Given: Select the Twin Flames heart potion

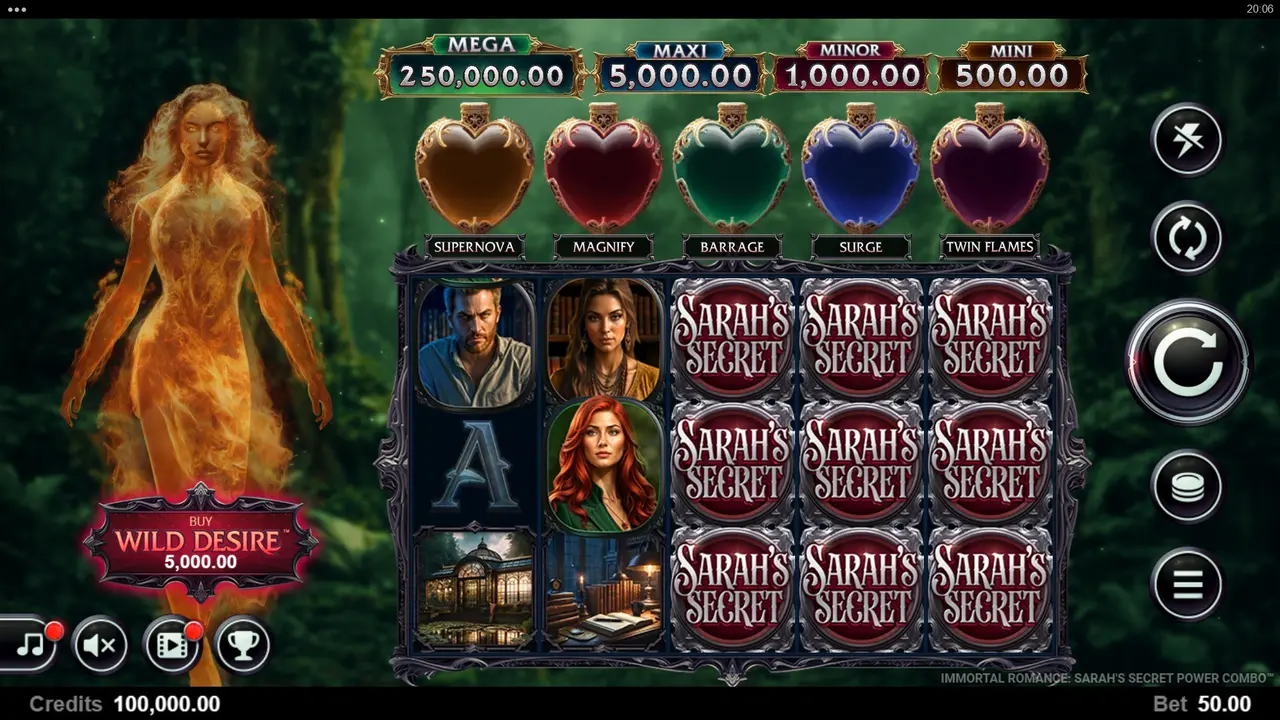Looking at the screenshot, I should click(x=989, y=170).
